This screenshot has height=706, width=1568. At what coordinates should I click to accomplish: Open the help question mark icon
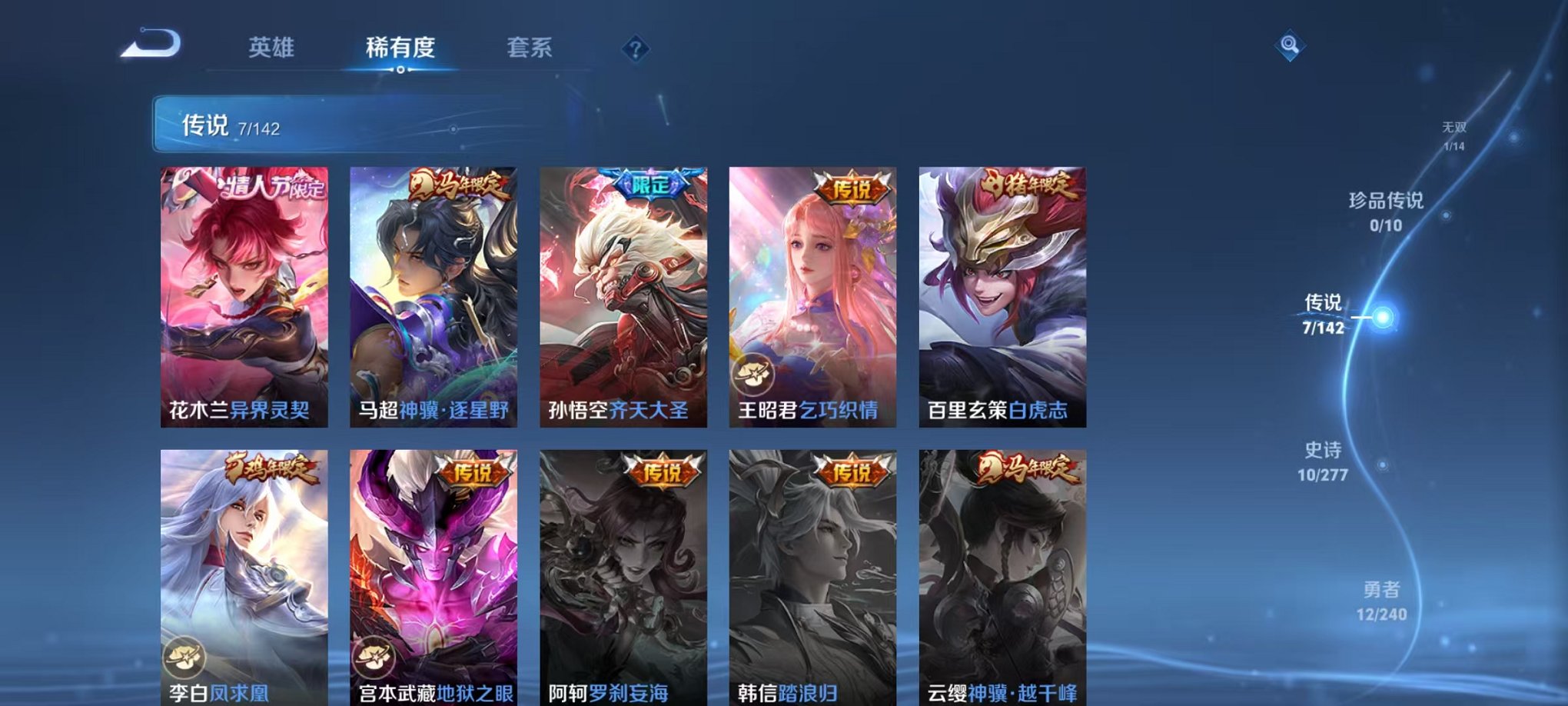click(x=635, y=49)
